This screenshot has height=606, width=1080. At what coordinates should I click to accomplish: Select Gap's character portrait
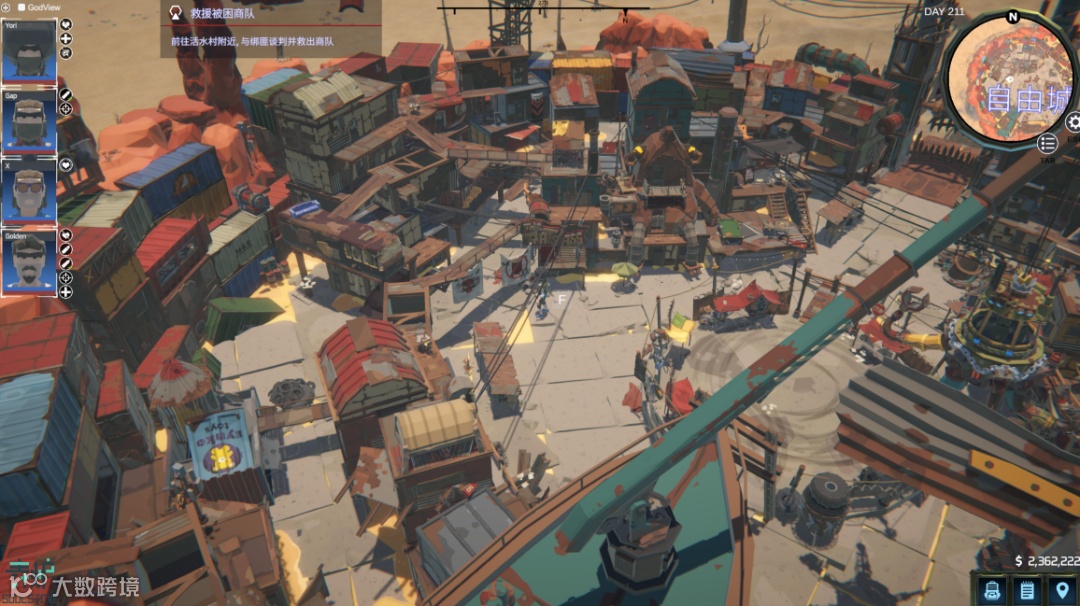coord(29,121)
